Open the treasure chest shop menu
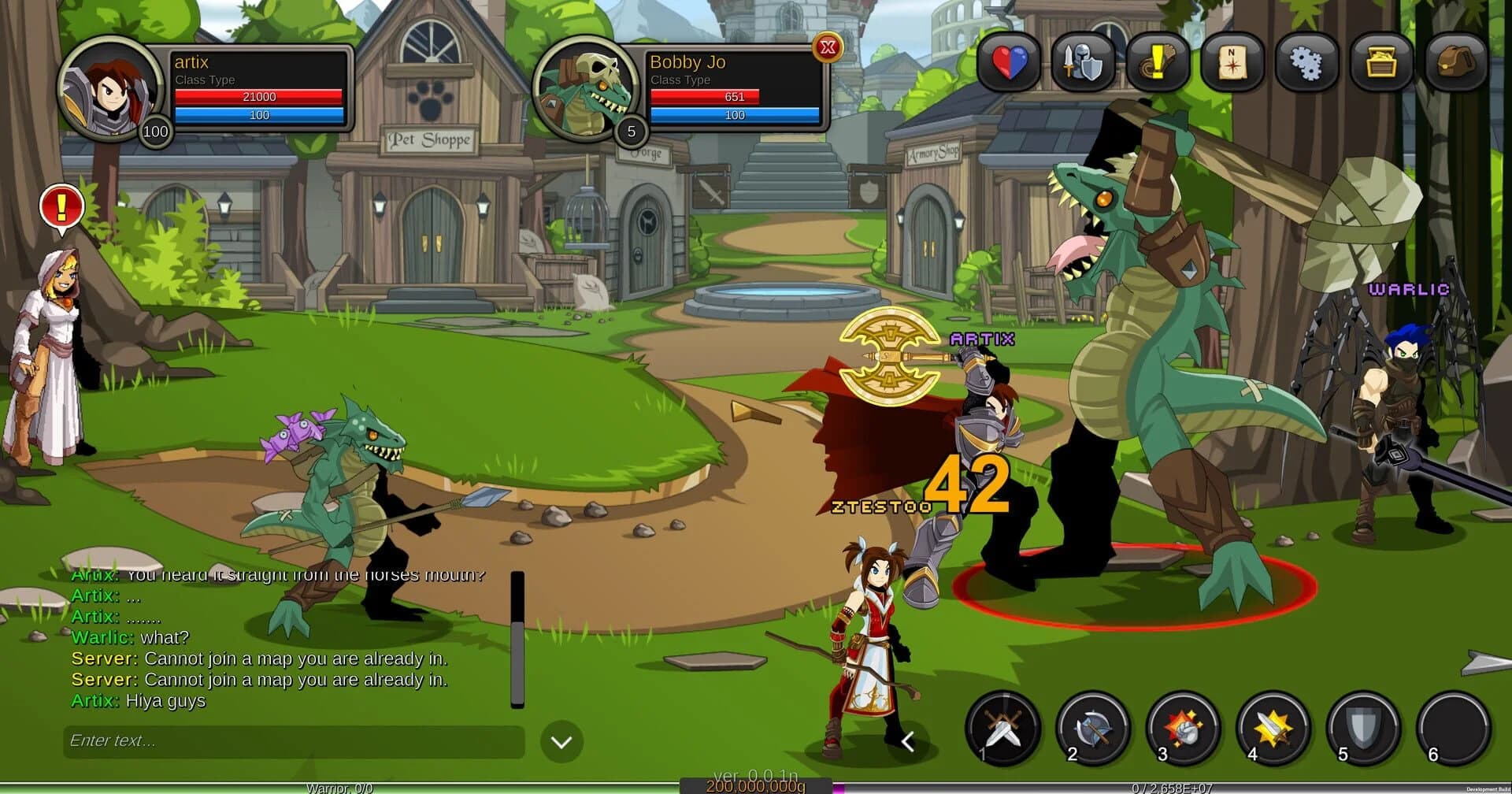The width and height of the screenshot is (1512, 794). (1380, 63)
